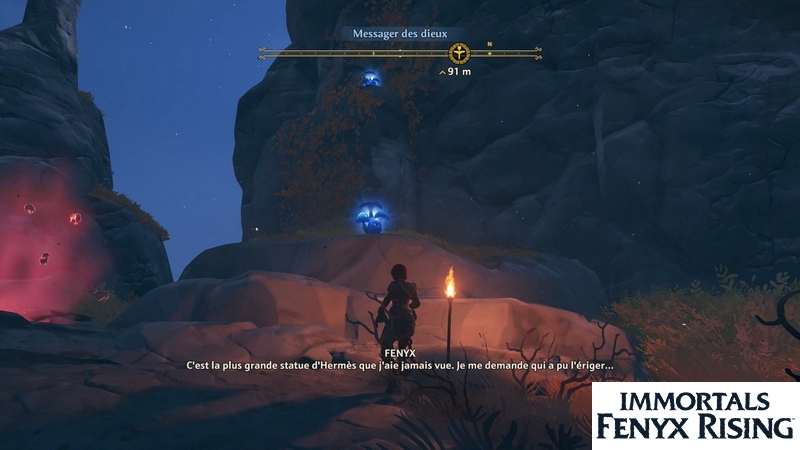
Task: Click the golden quest marker on the compass
Action: [x=460, y=51]
